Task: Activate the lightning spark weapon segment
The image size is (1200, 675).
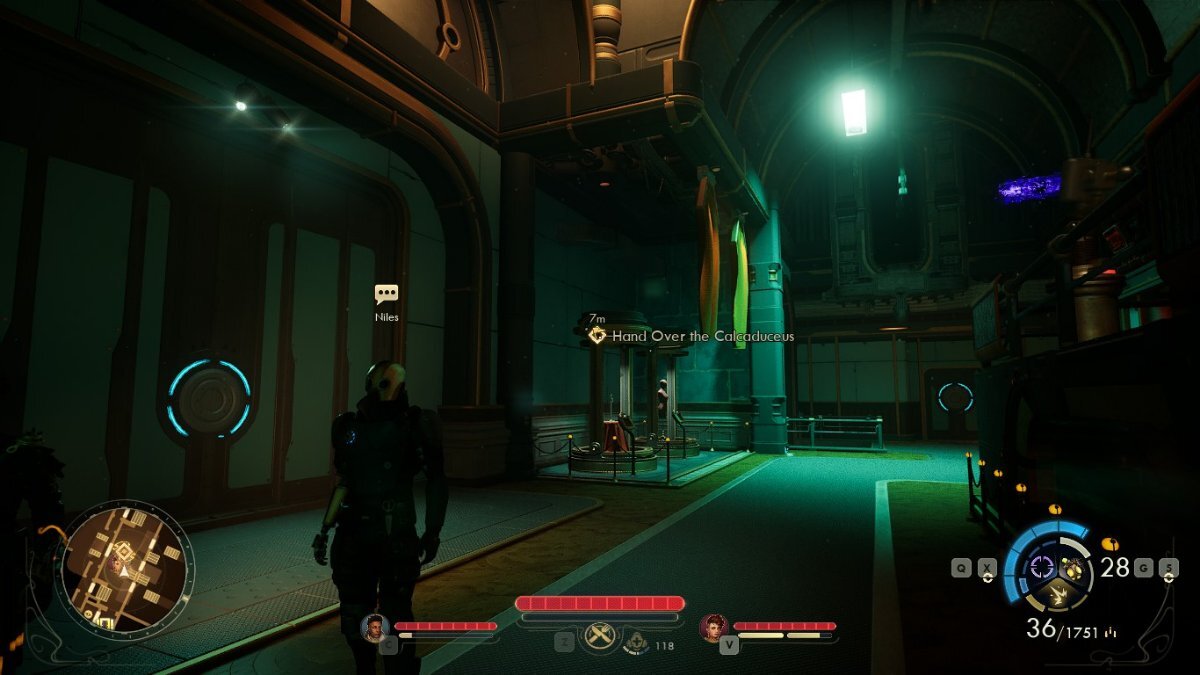Action: point(1056,597)
